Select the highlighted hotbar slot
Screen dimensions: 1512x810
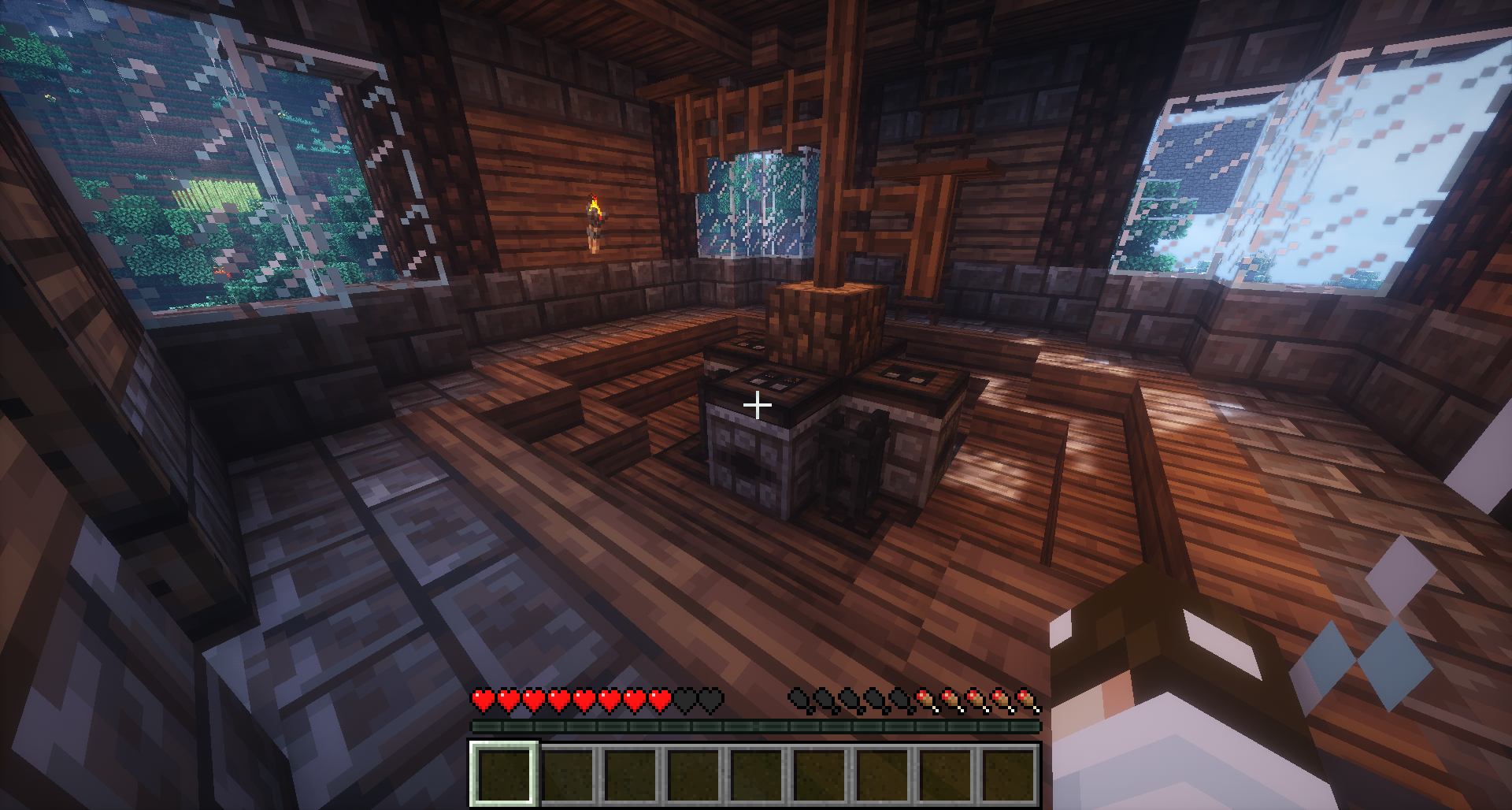pyautogui.click(x=504, y=774)
